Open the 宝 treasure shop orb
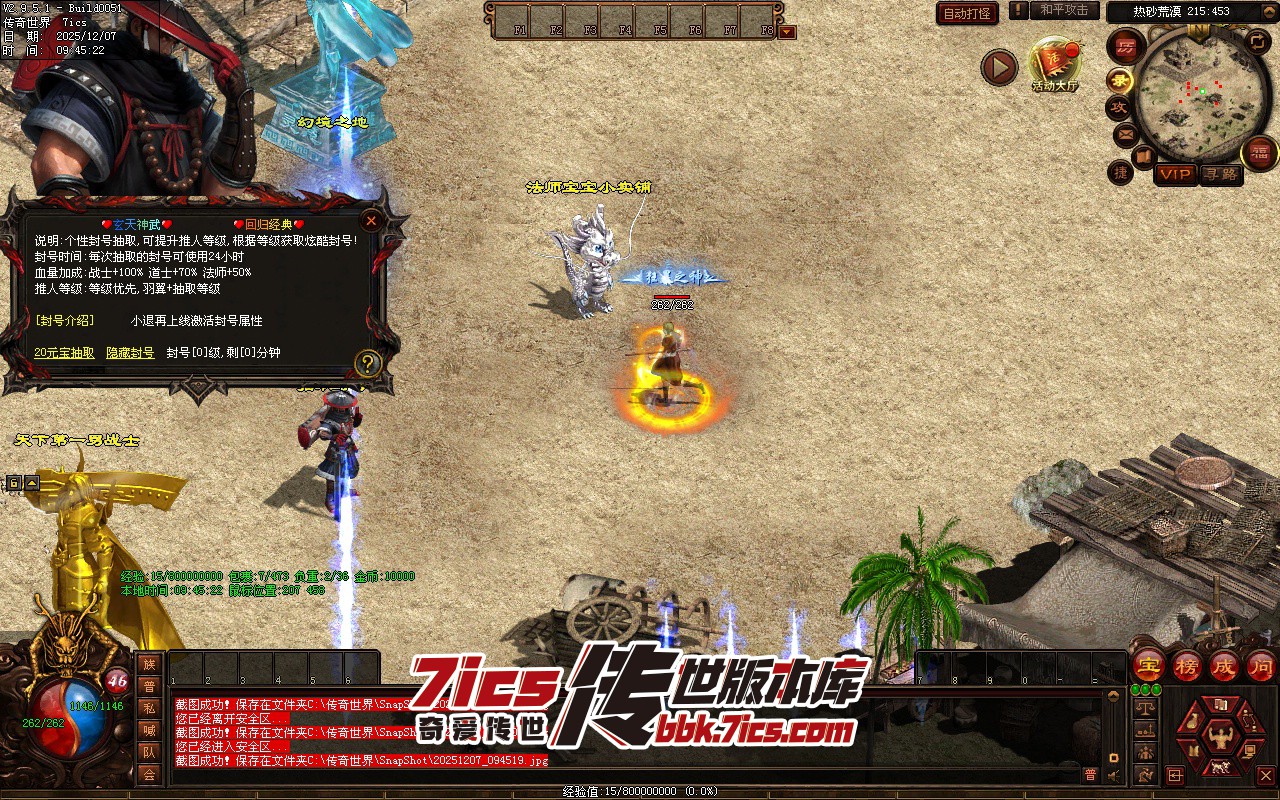The height and width of the screenshot is (800, 1280). tap(1148, 665)
